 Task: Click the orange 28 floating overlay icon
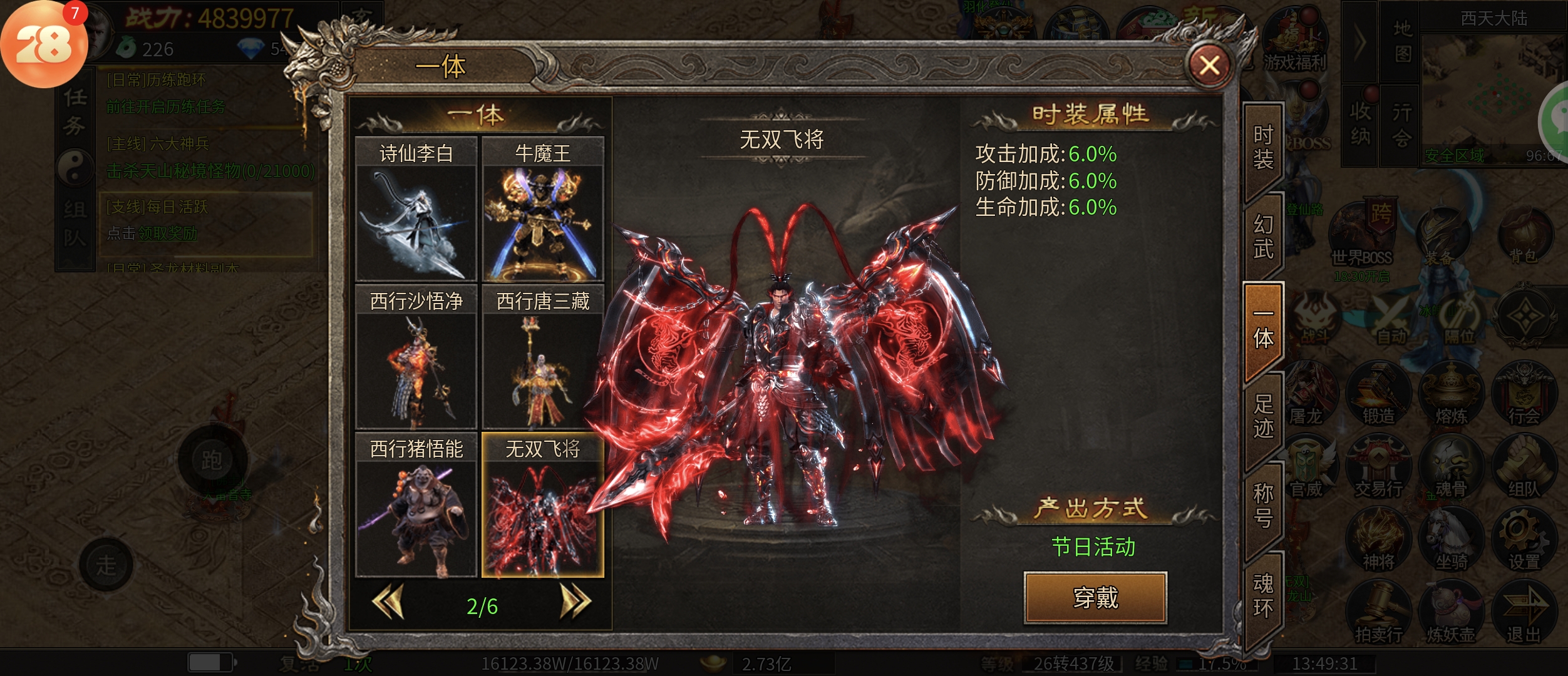coord(44,45)
